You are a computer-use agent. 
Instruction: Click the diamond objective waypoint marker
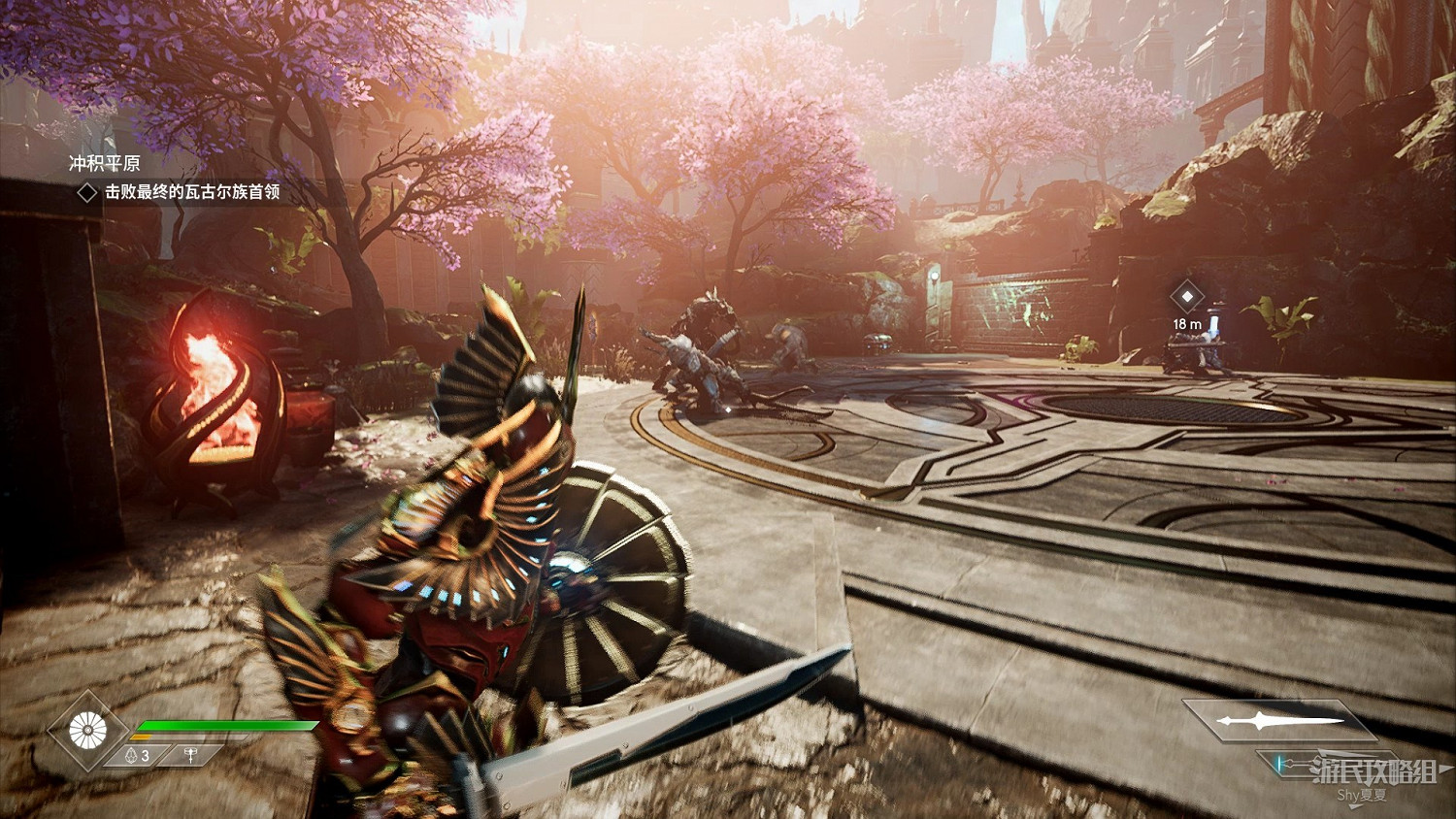click(x=1186, y=296)
